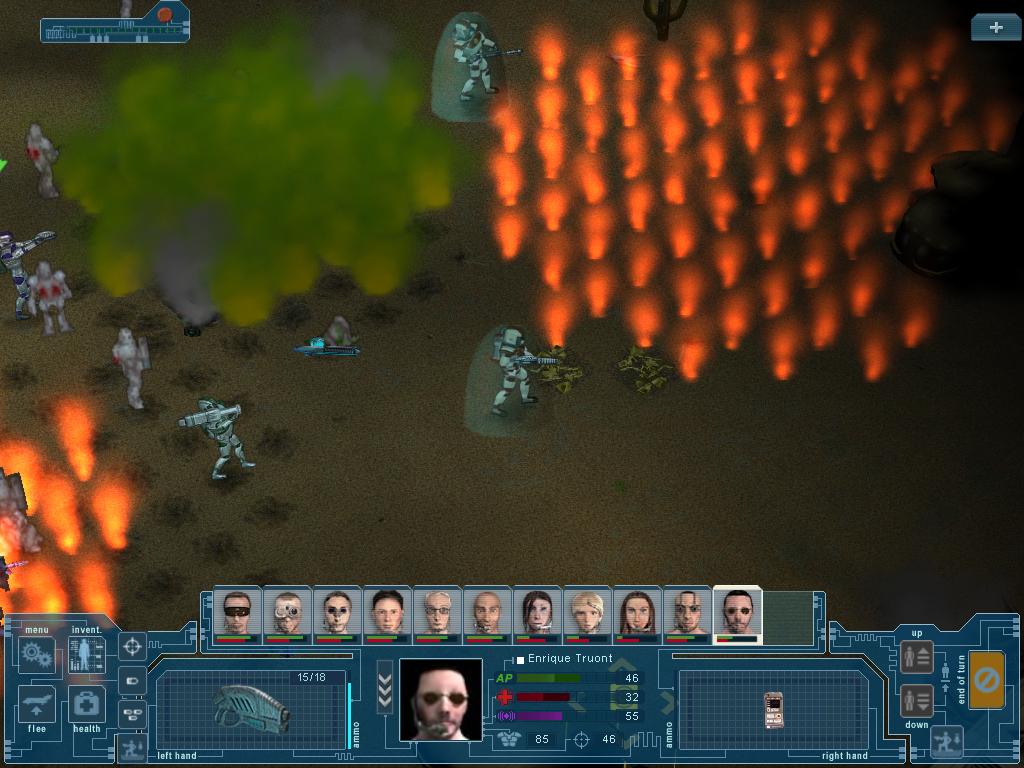Screen dimensions: 1024x768
Task: Select the blonde-haired soldier portrait
Action: [587, 612]
